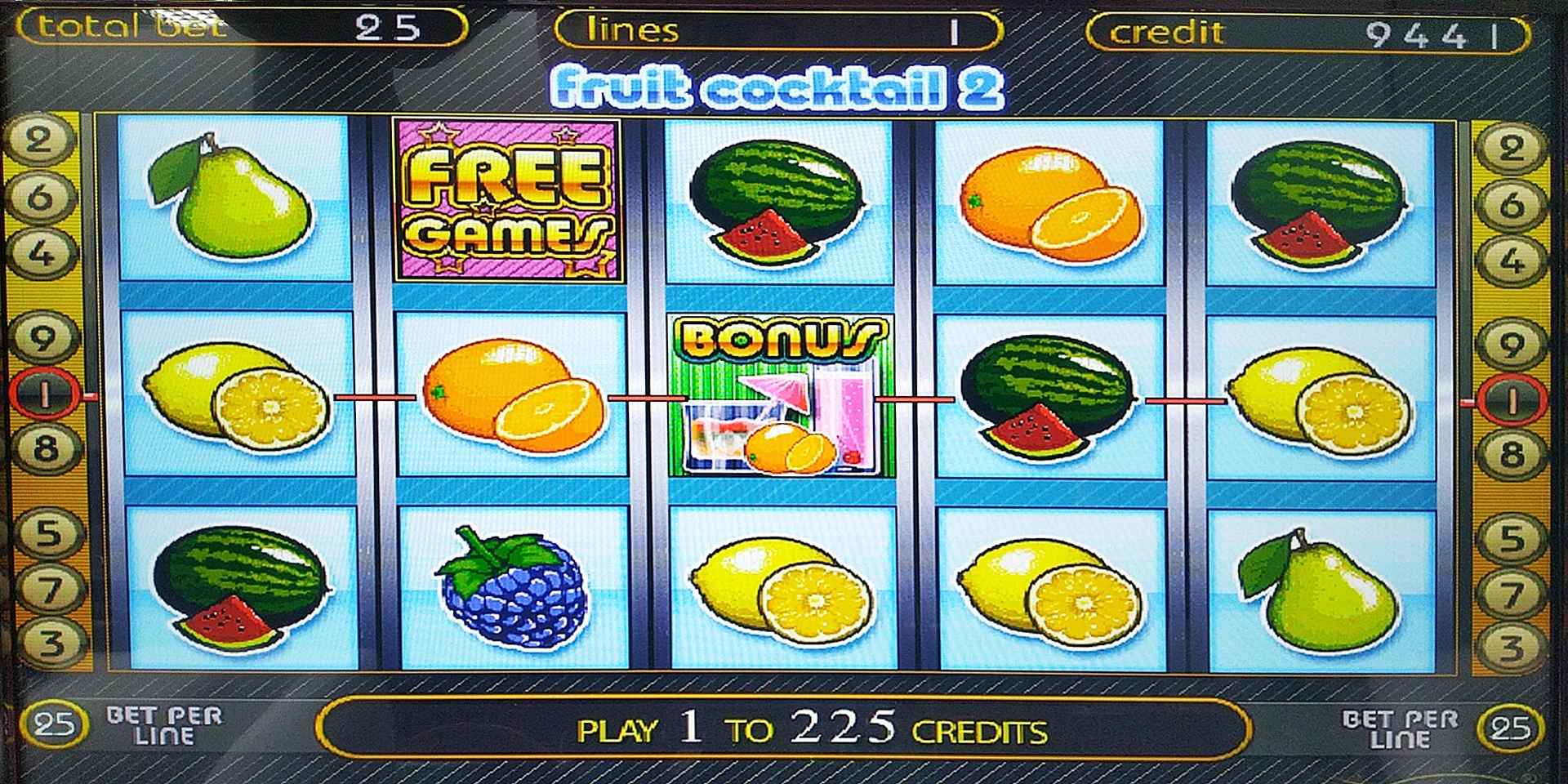
Task: Activate payline 9 marker on left rail
Action: 42,338
